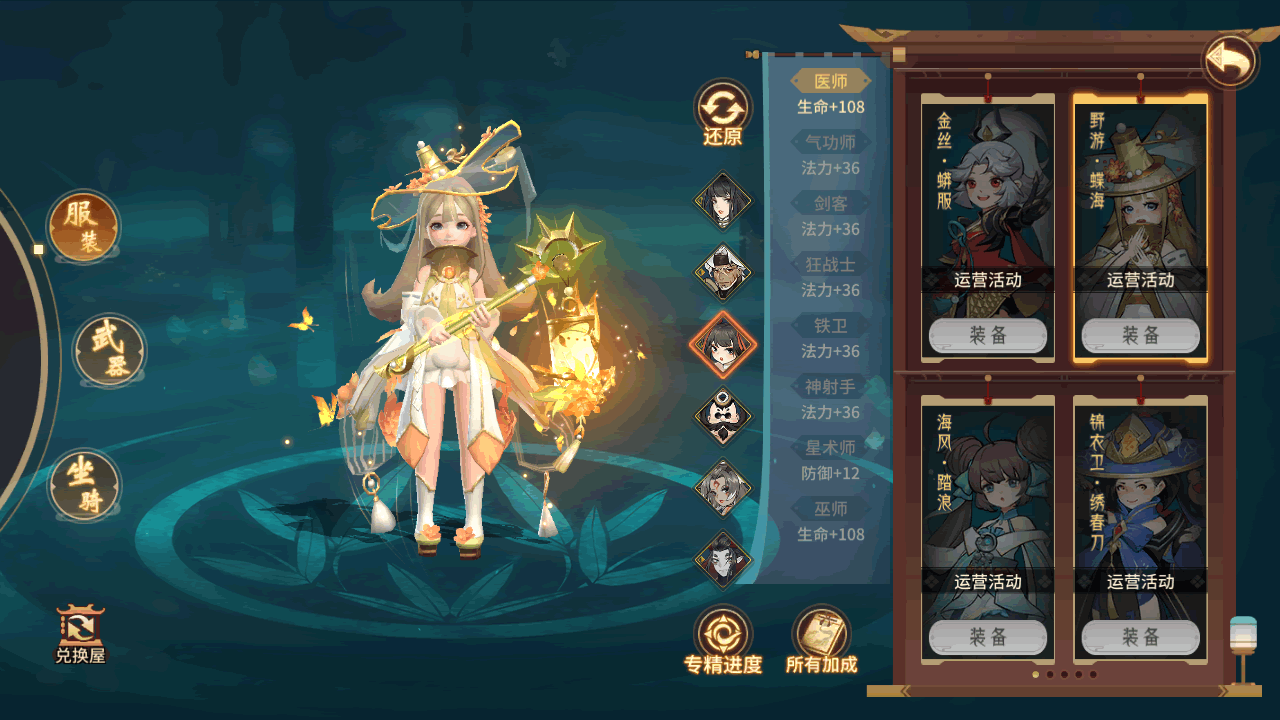The image size is (1280, 720).
Task: Open 专精进度 mastery progress
Action: pyautogui.click(x=722, y=640)
